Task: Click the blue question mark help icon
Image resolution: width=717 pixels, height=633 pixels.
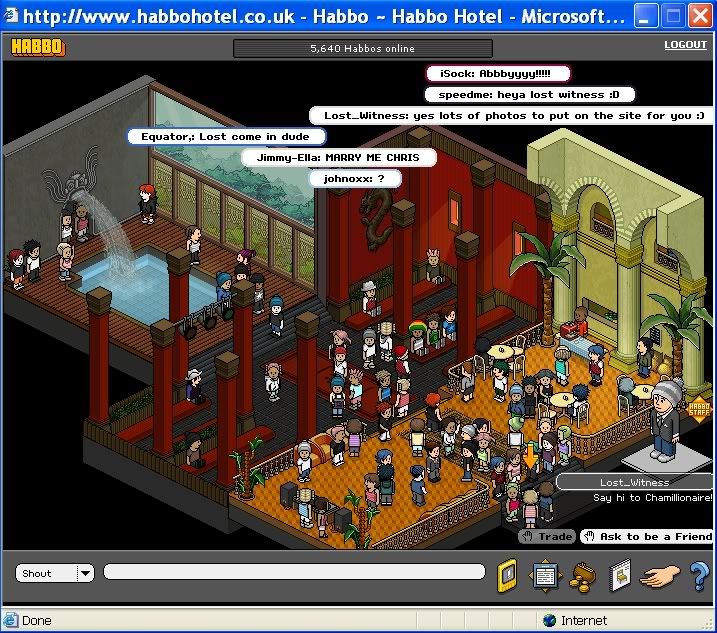Action: tap(699, 575)
